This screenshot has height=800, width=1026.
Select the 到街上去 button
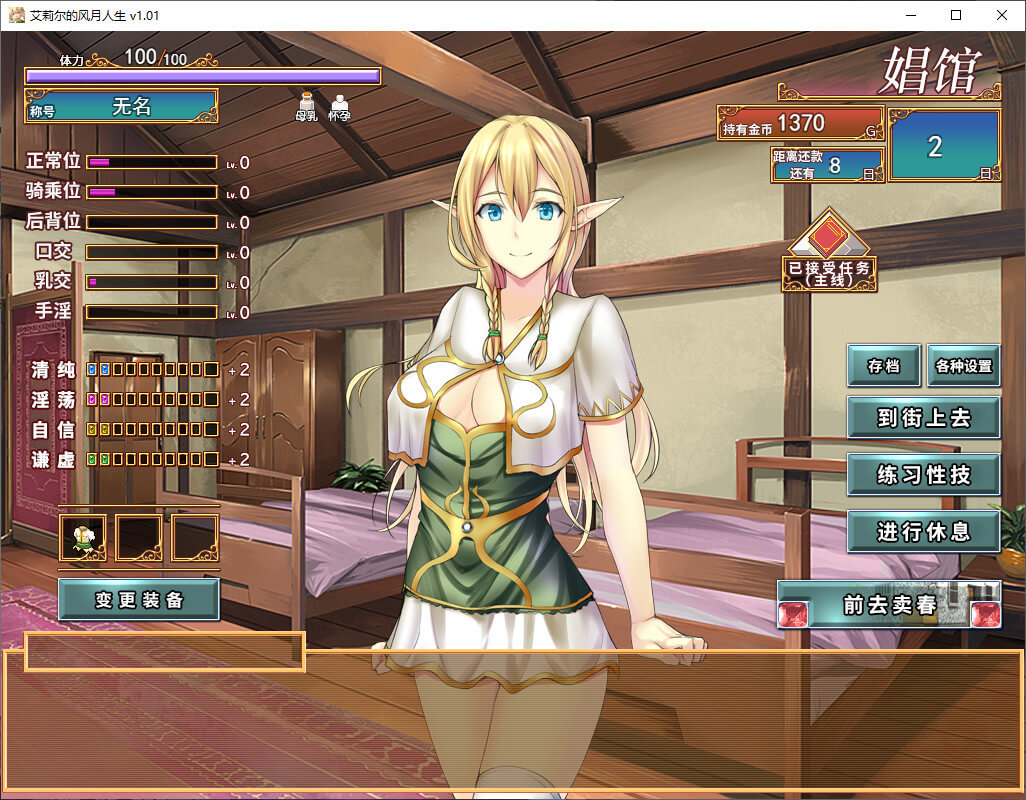(923, 417)
